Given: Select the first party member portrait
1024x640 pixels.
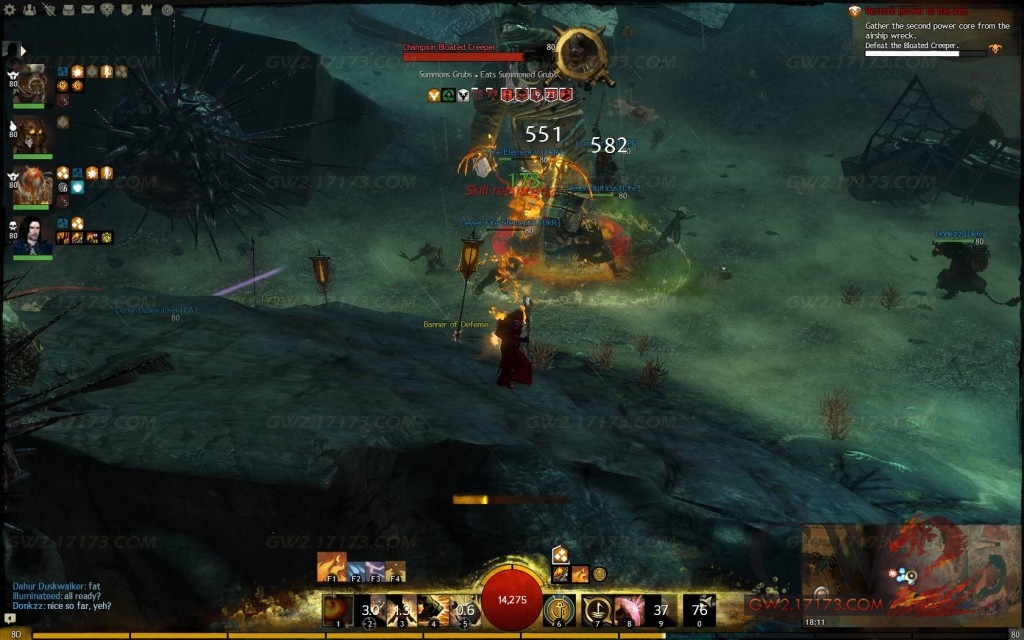Looking at the screenshot, I should [34, 84].
